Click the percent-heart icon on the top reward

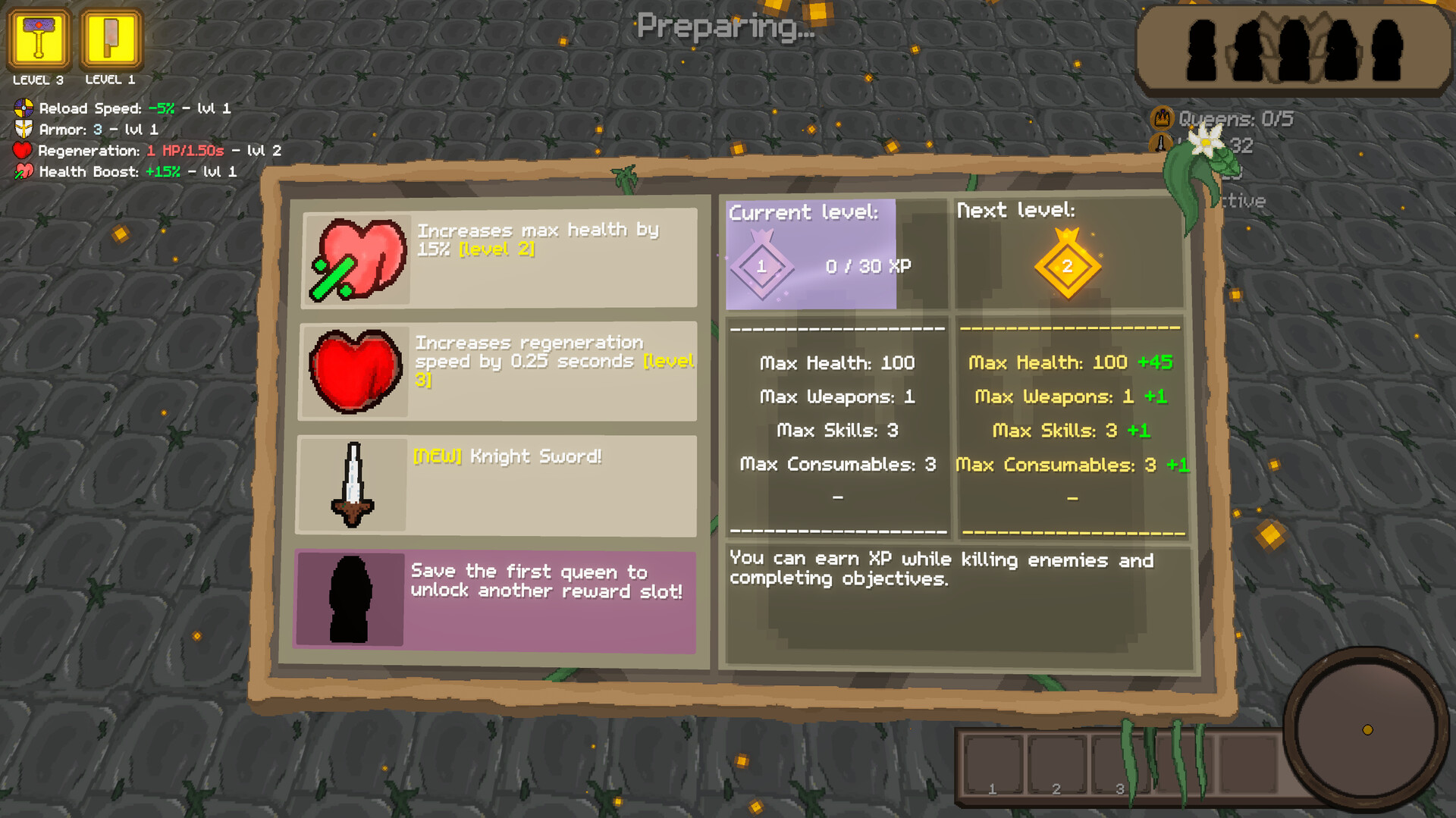point(354,260)
